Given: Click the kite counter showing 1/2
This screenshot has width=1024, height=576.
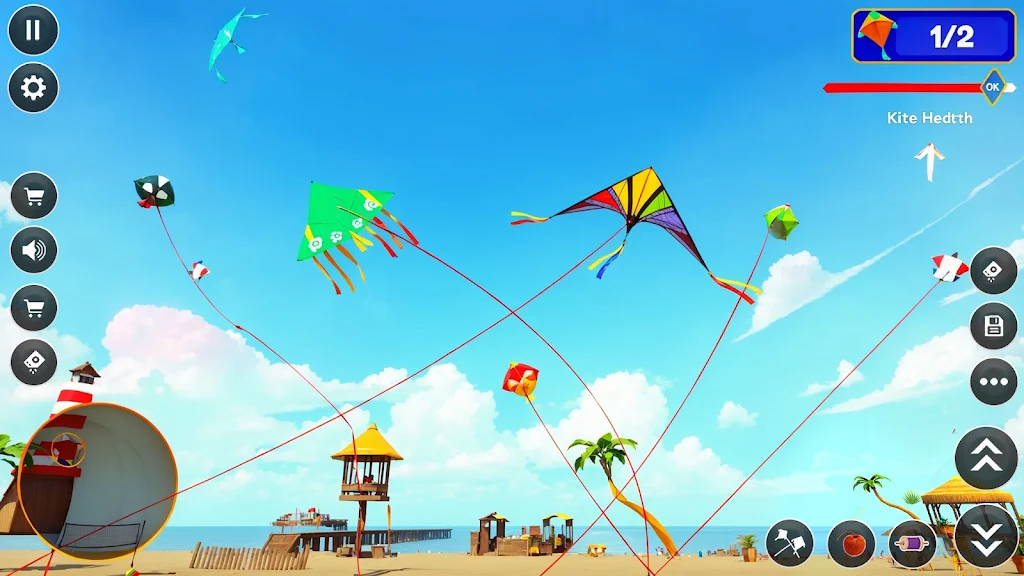Looking at the screenshot, I should (x=933, y=36).
